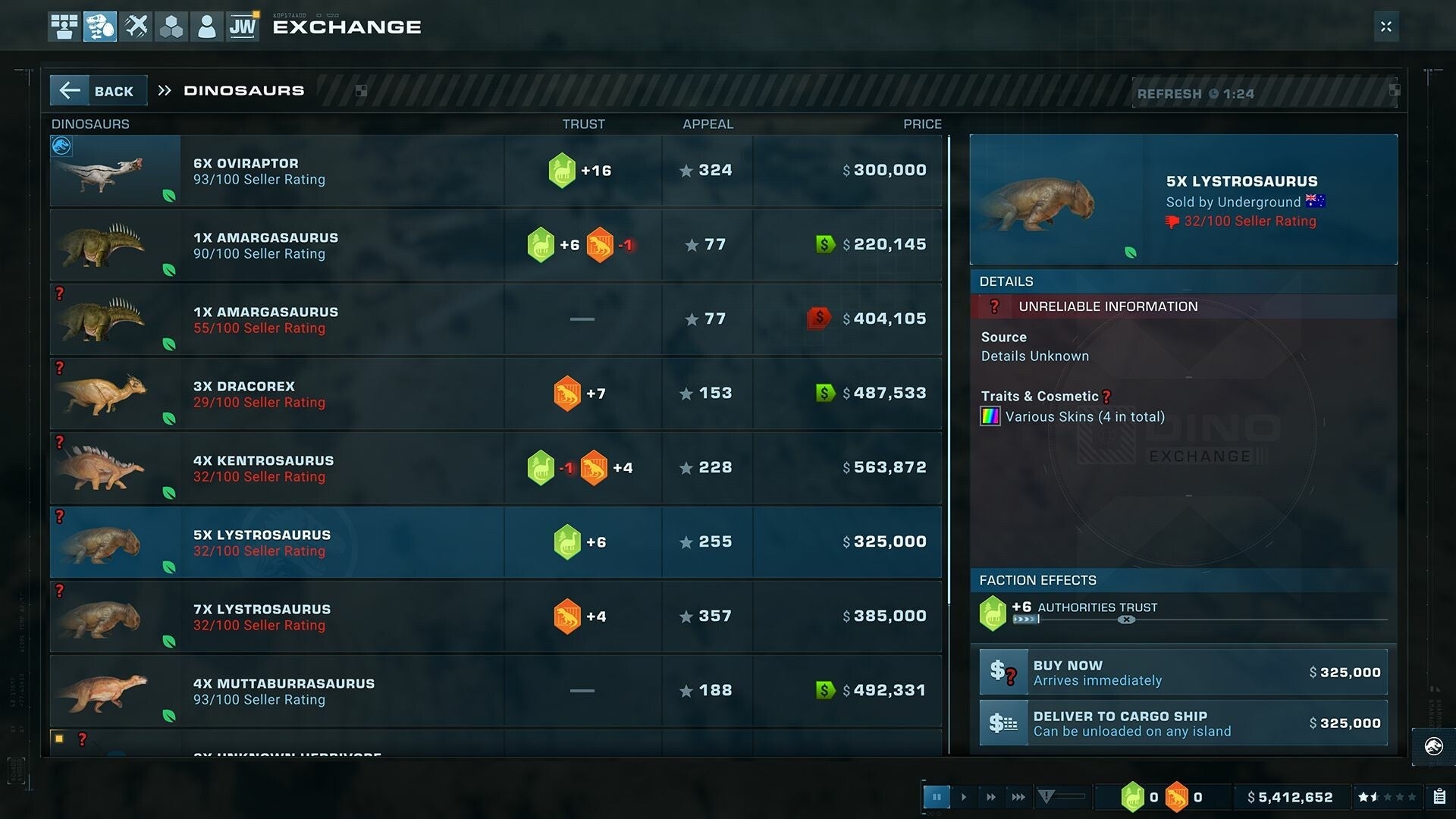Click the JW missions icon with notification
Image resolution: width=1456 pixels, height=819 pixels.
[243, 27]
